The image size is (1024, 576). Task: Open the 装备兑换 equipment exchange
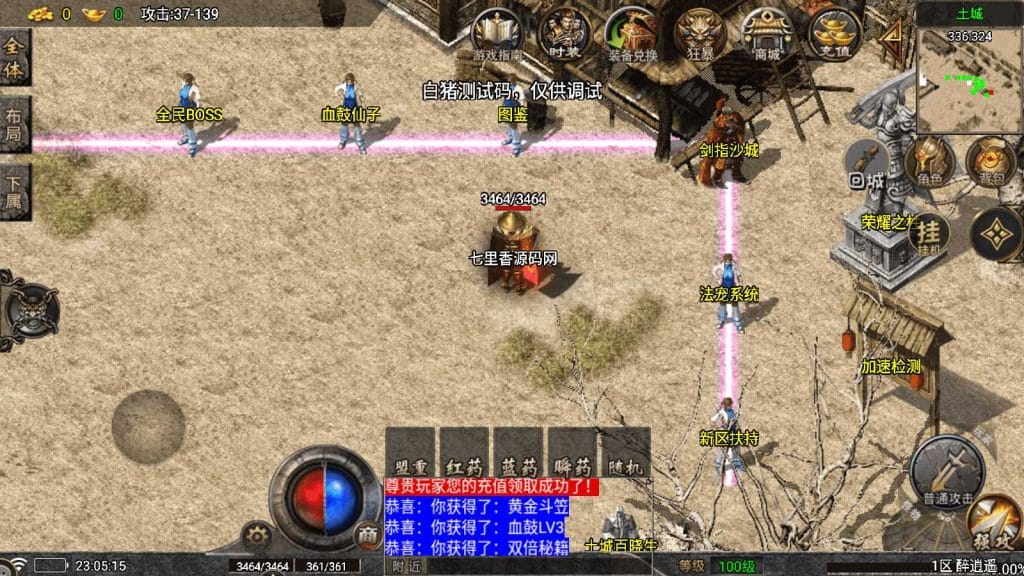632,35
